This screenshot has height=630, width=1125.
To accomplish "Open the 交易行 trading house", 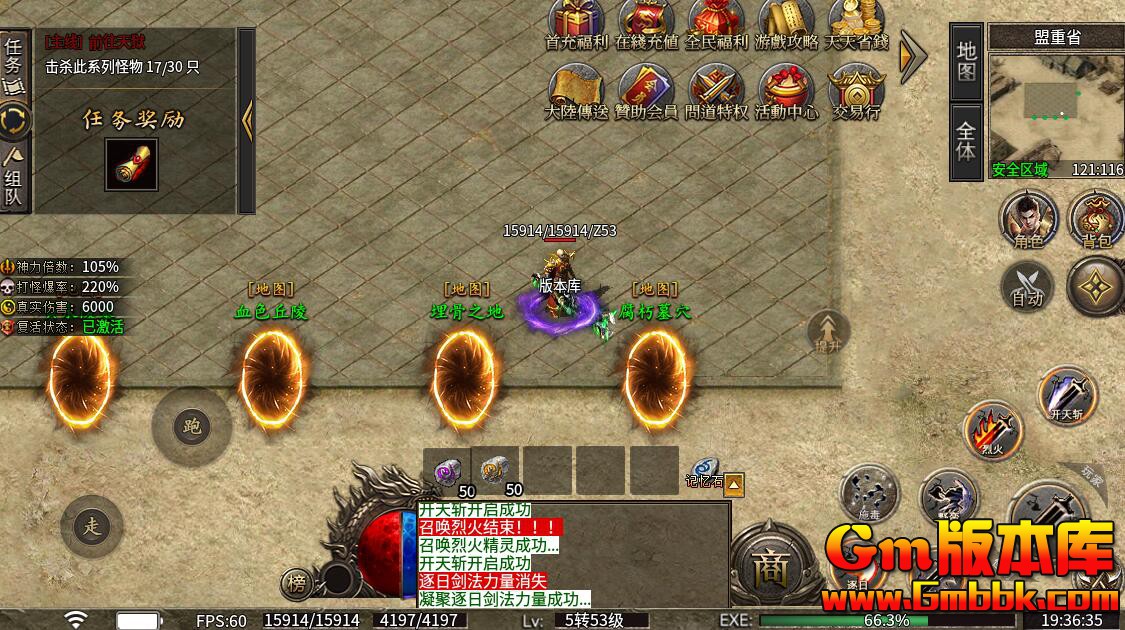I will tap(856, 90).
